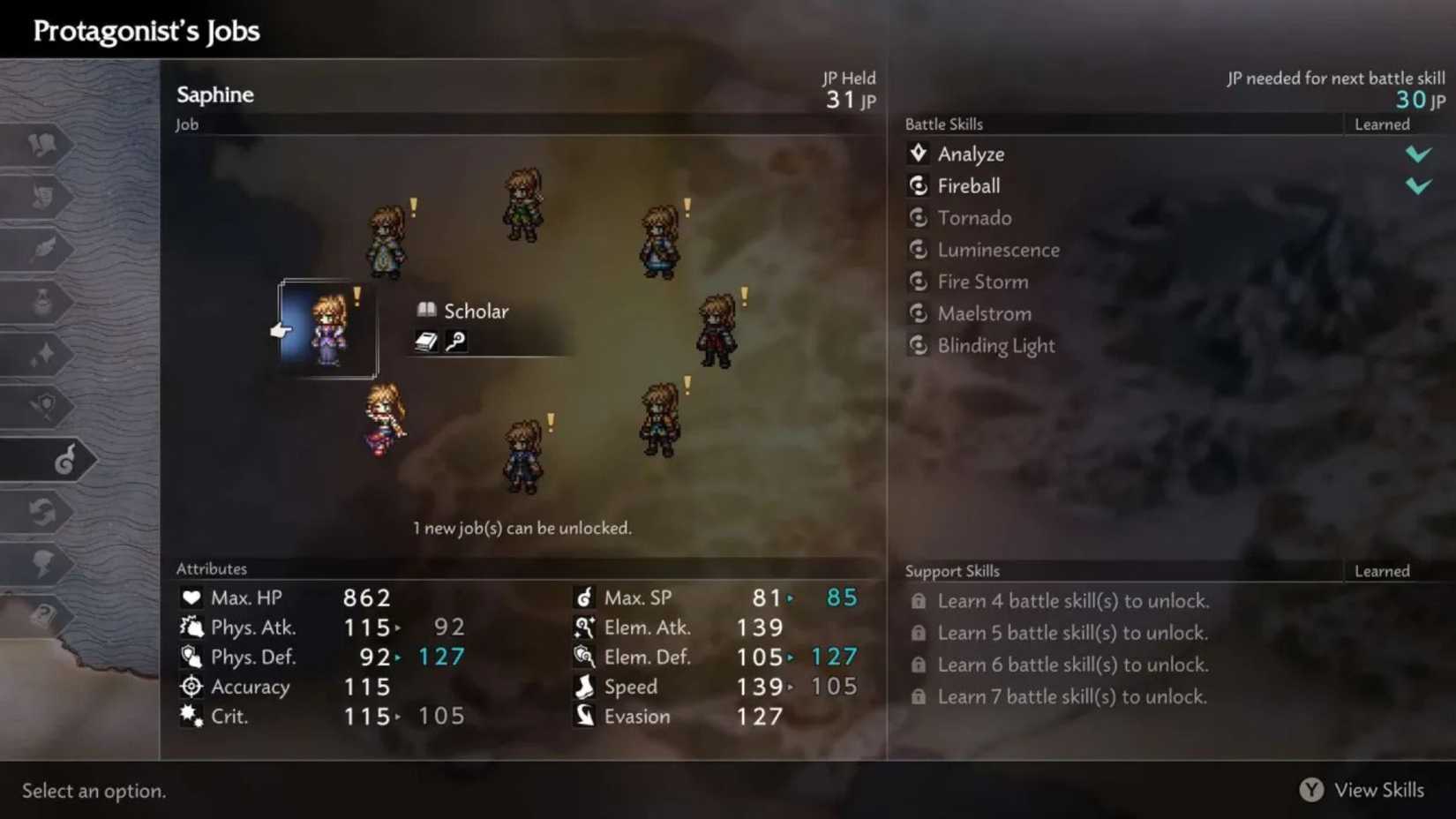Select the Scholar job's tome icon
1456x819 pixels.
point(425,311)
